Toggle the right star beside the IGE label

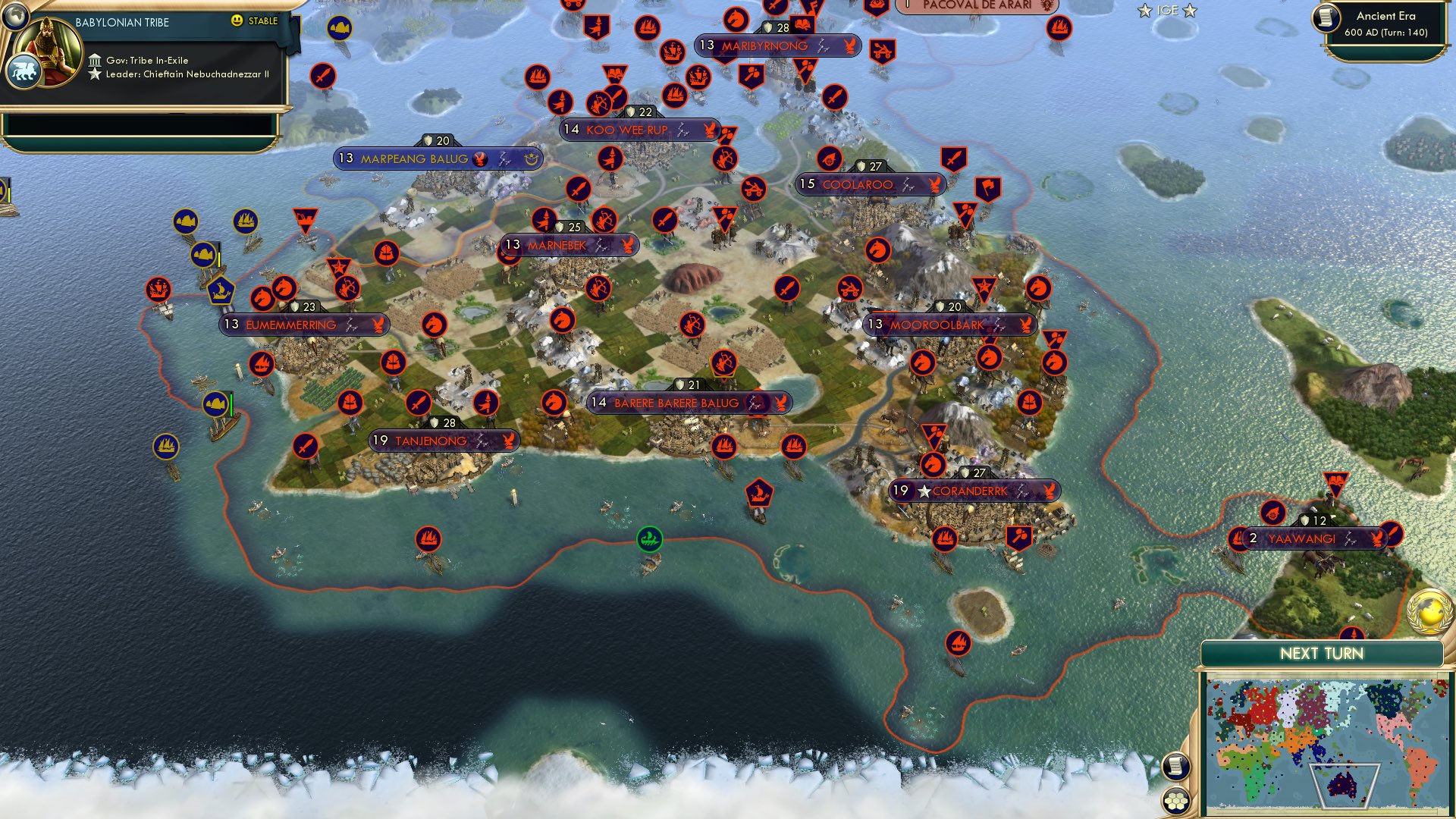(1189, 11)
